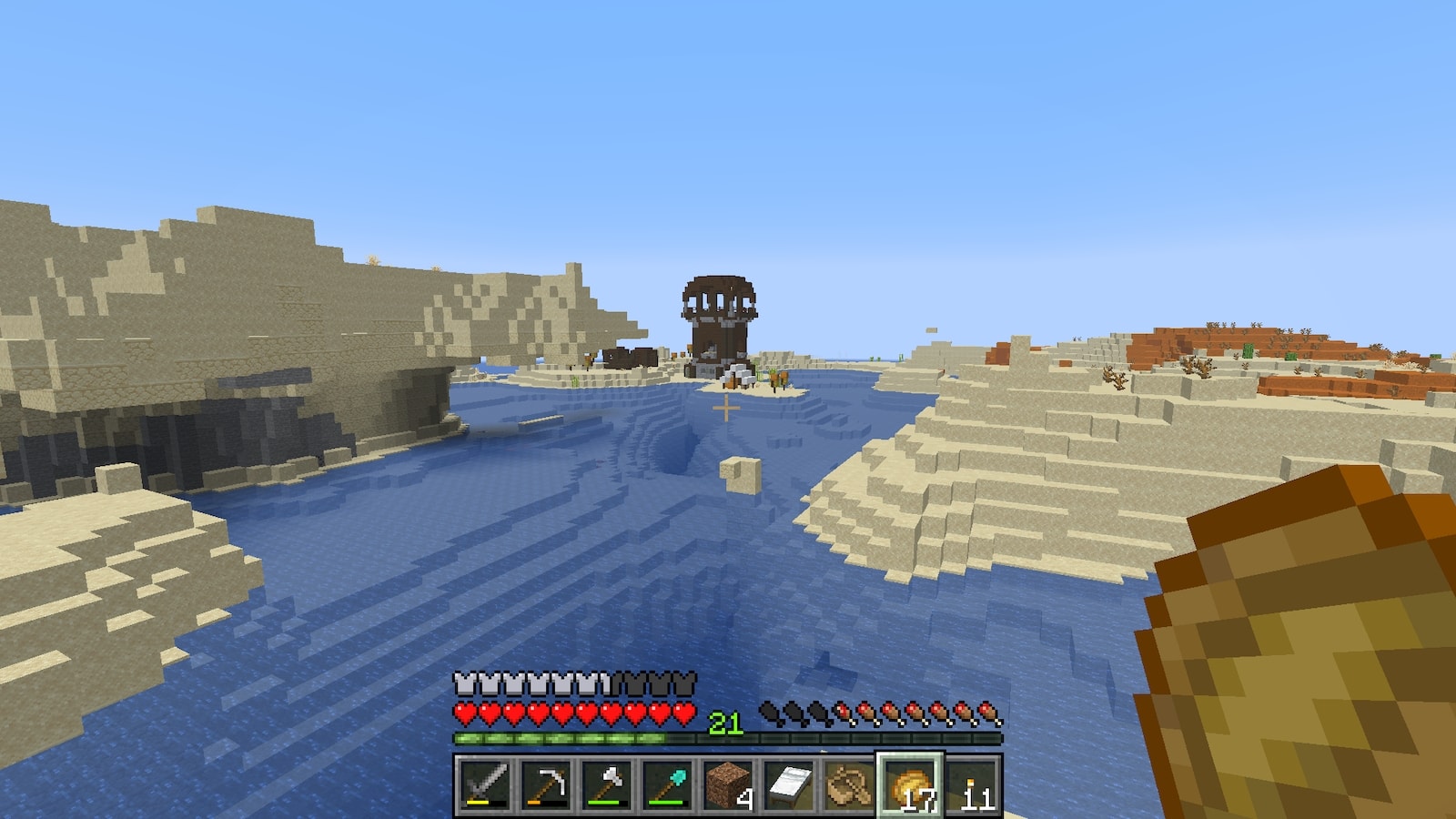Viewport: 1456px width, 819px height.
Task: Select the baked potato stack
Action: coord(911,784)
